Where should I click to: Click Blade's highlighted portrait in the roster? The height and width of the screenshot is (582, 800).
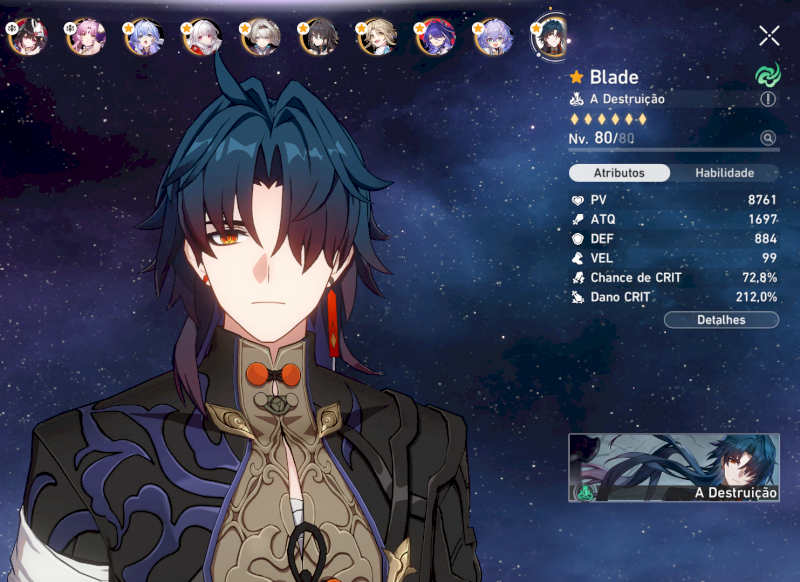pyautogui.click(x=551, y=36)
